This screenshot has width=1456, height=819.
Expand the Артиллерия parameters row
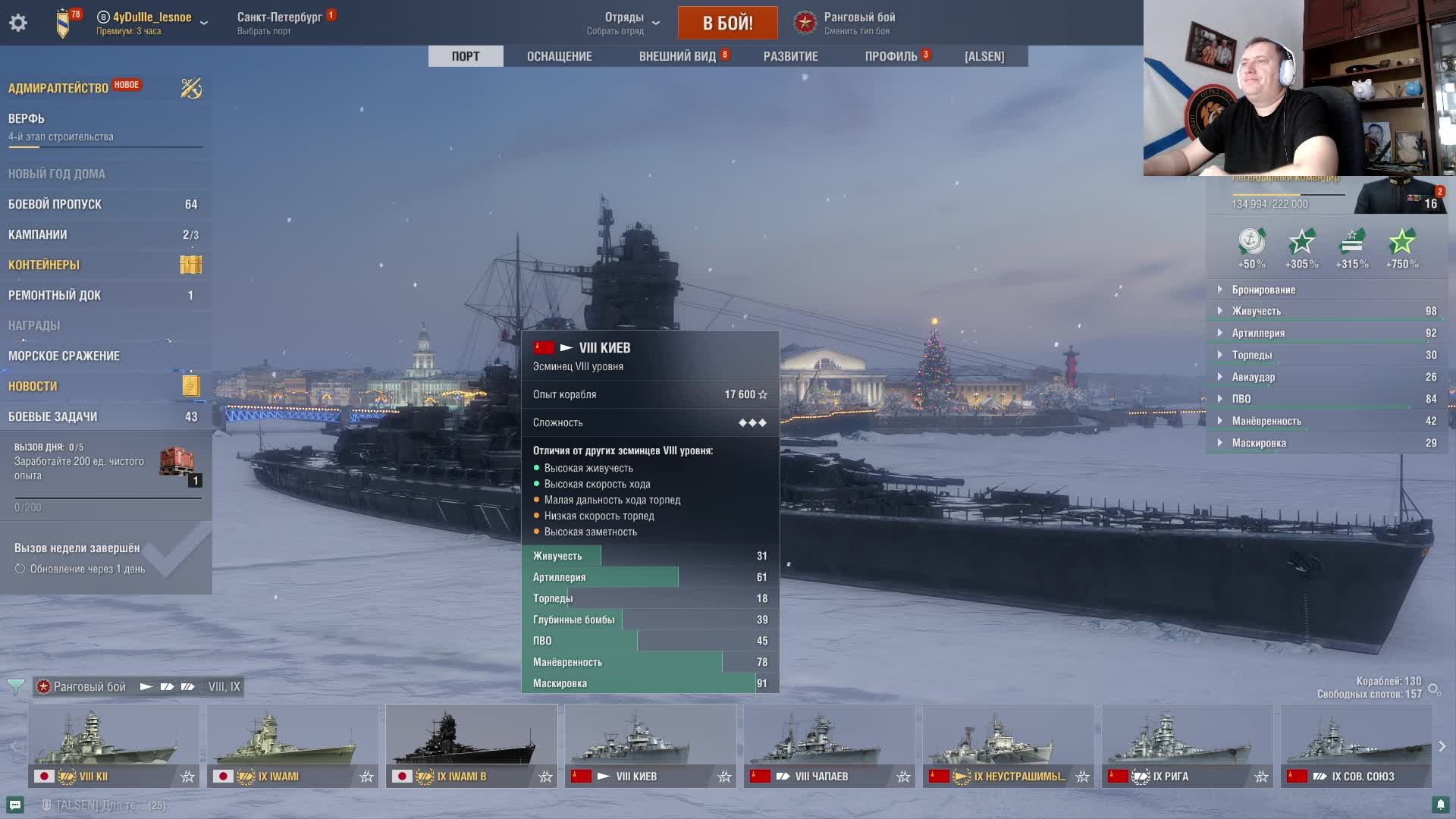1258,333
